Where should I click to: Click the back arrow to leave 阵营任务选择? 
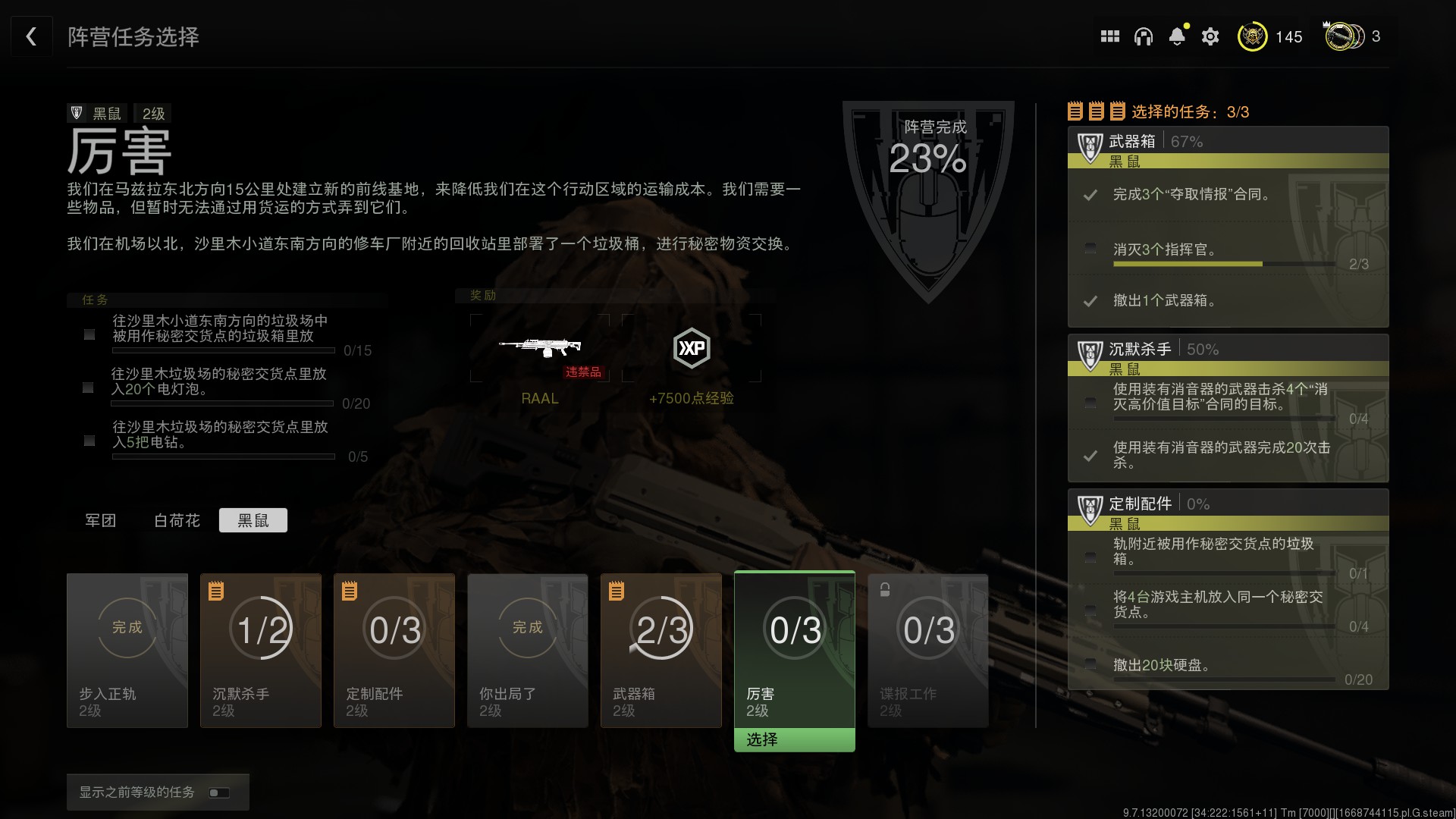(x=31, y=36)
